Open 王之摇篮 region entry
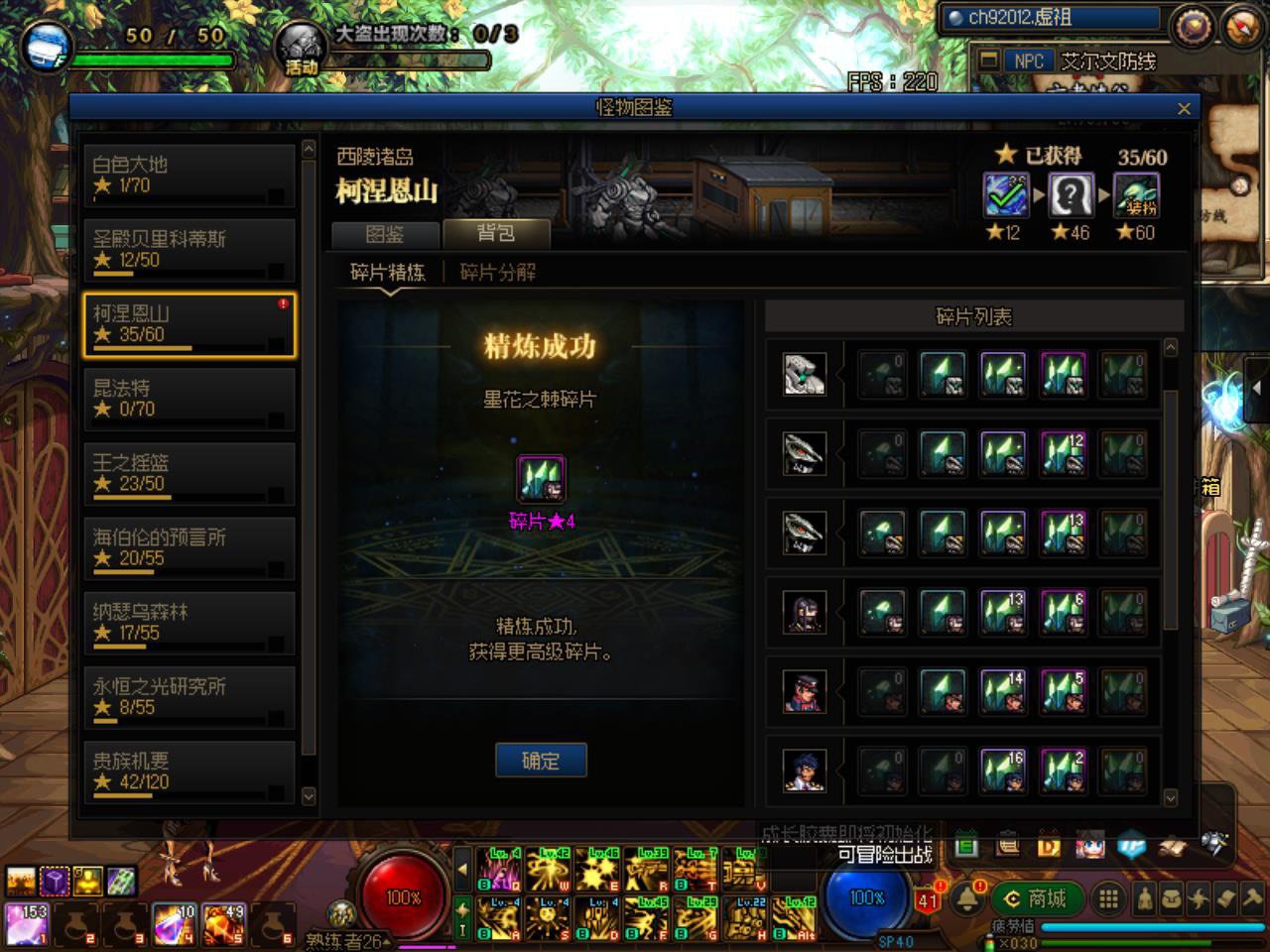 (x=189, y=473)
